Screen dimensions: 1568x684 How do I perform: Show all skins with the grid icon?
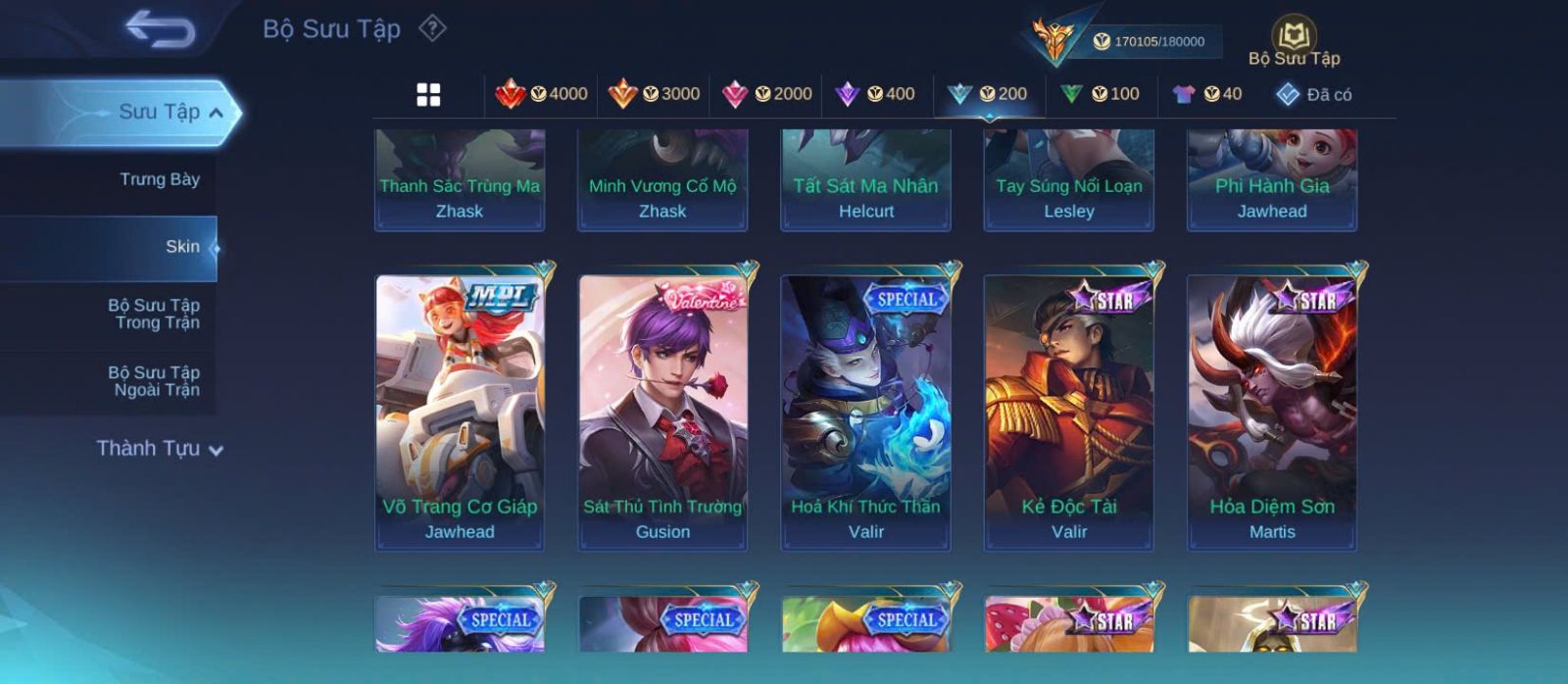(x=428, y=94)
